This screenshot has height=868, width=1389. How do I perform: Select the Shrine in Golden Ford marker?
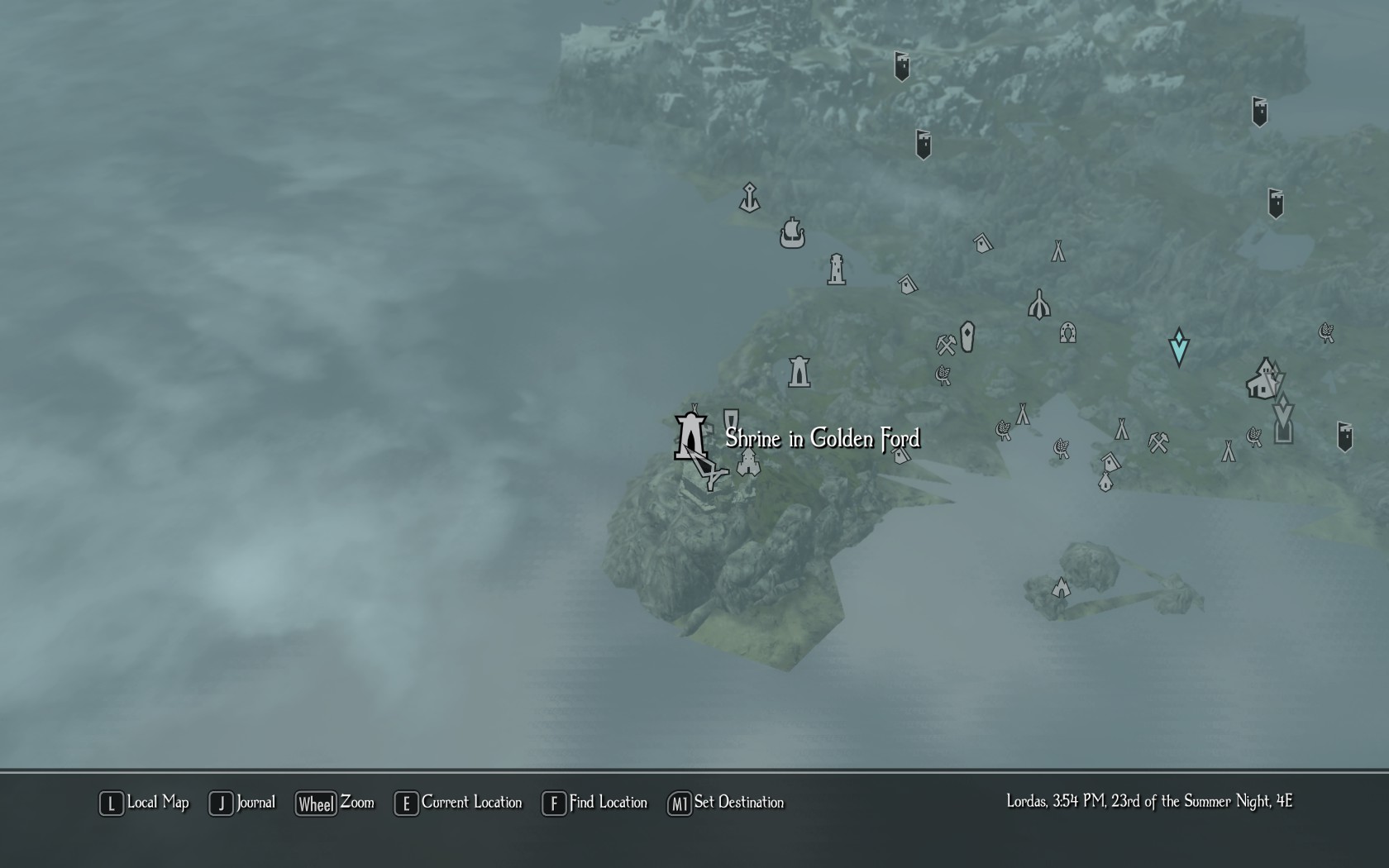690,436
